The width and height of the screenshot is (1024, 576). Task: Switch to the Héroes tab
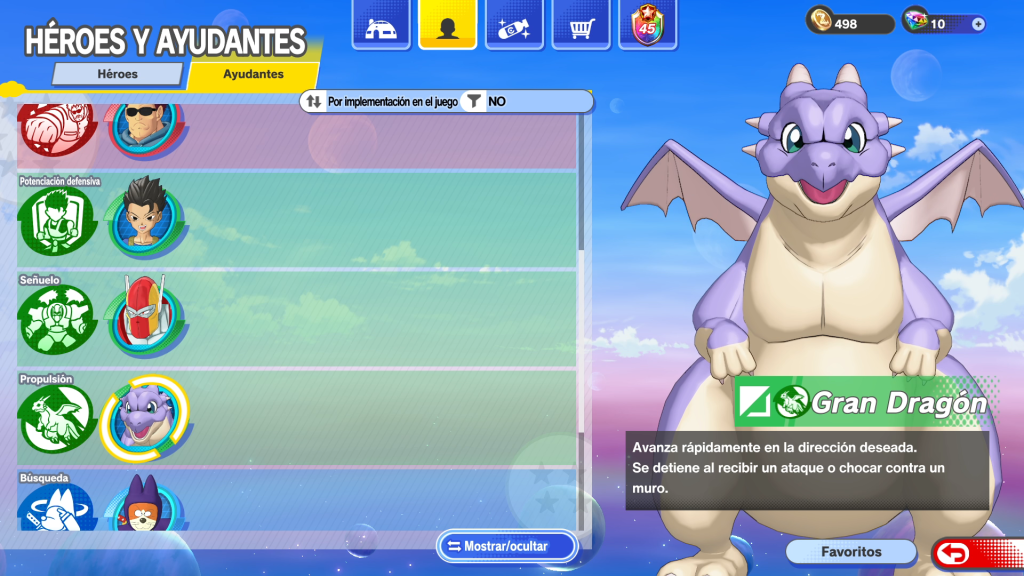[117, 74]
